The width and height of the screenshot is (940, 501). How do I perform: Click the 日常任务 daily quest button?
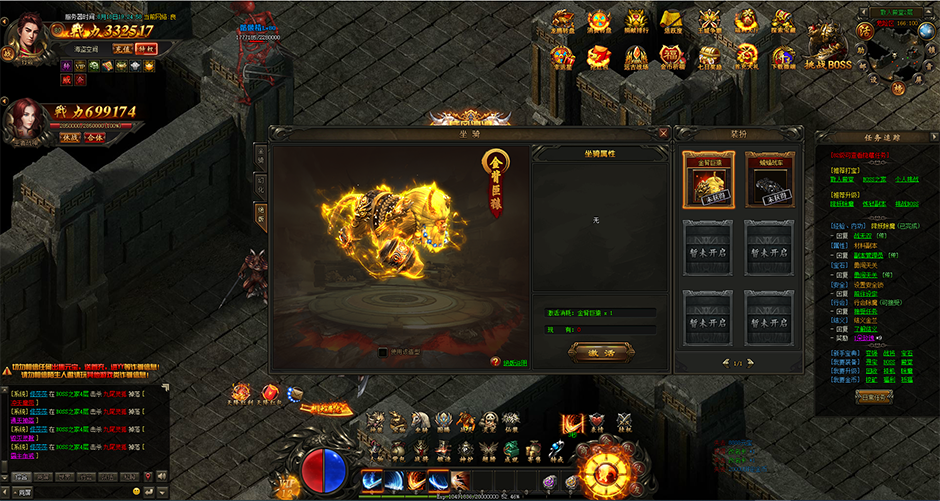873,396
